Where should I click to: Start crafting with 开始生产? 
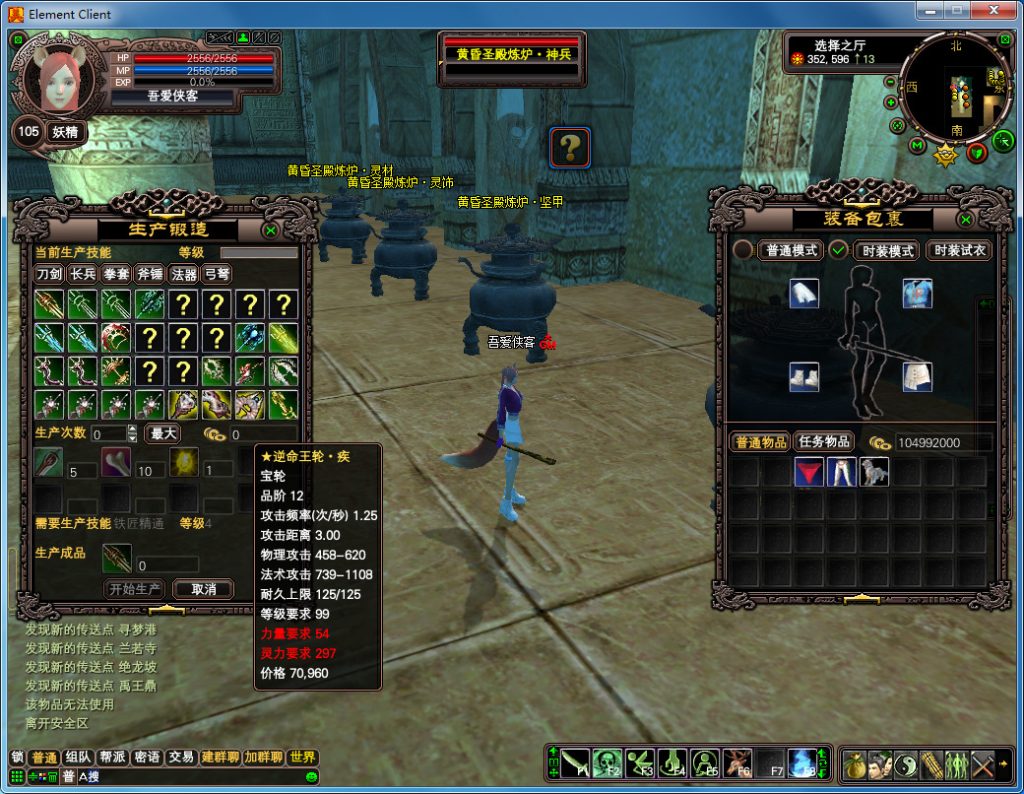[x=135, y=589]
